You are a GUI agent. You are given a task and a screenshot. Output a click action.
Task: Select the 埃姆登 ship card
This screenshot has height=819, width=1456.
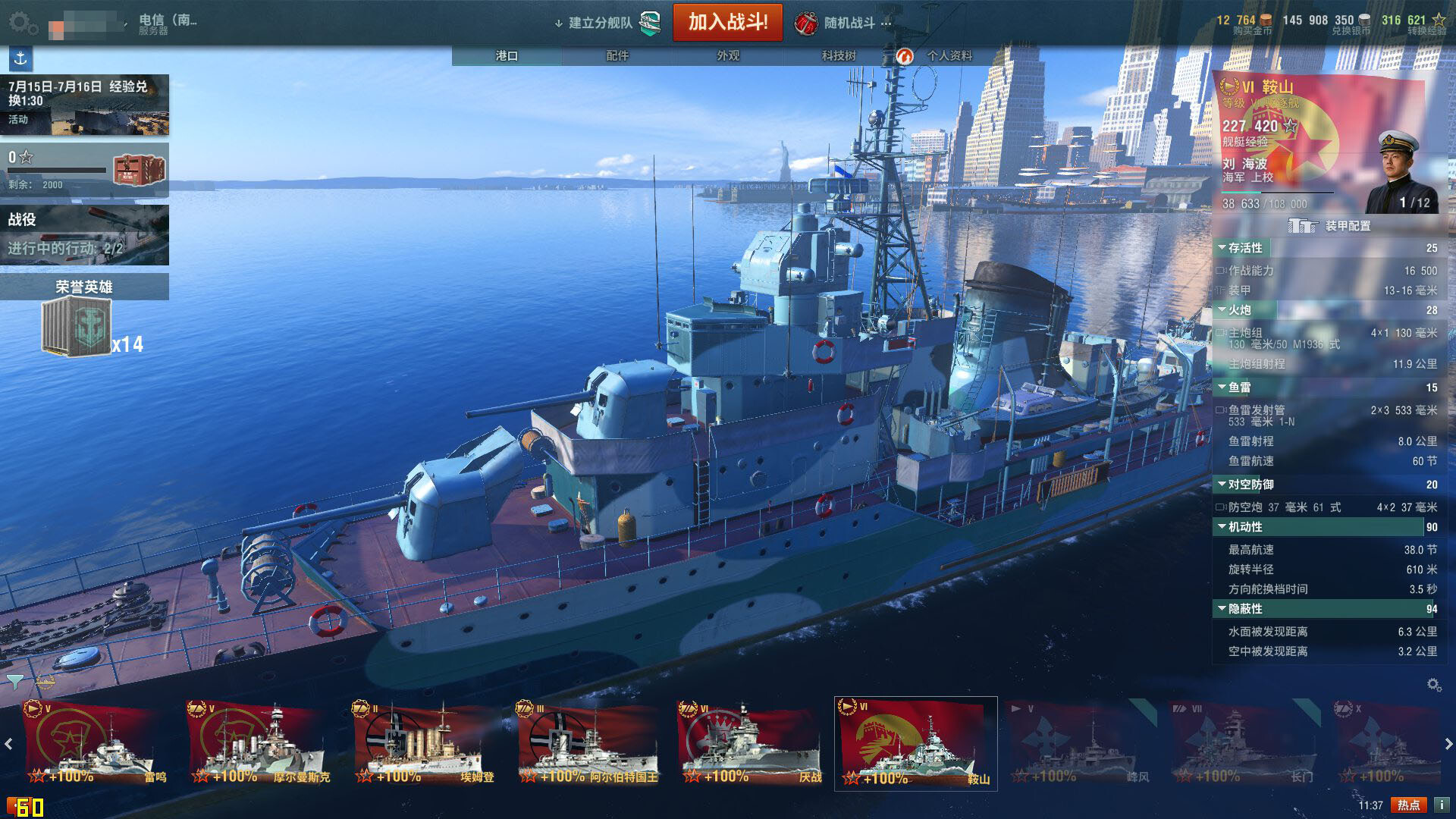(425, 743)
